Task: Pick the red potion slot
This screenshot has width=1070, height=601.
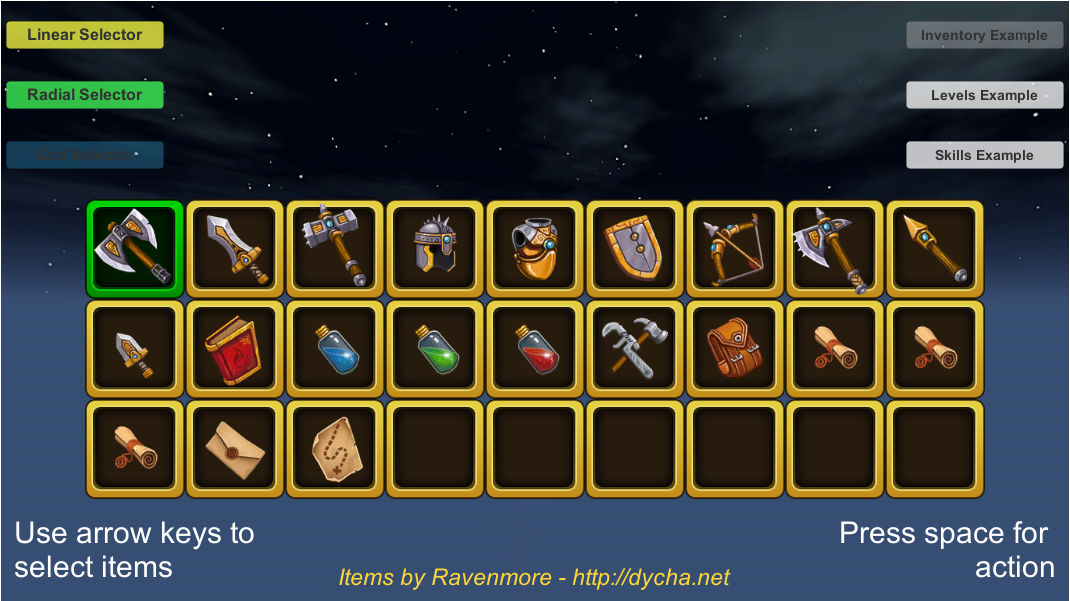Action: 535,349
